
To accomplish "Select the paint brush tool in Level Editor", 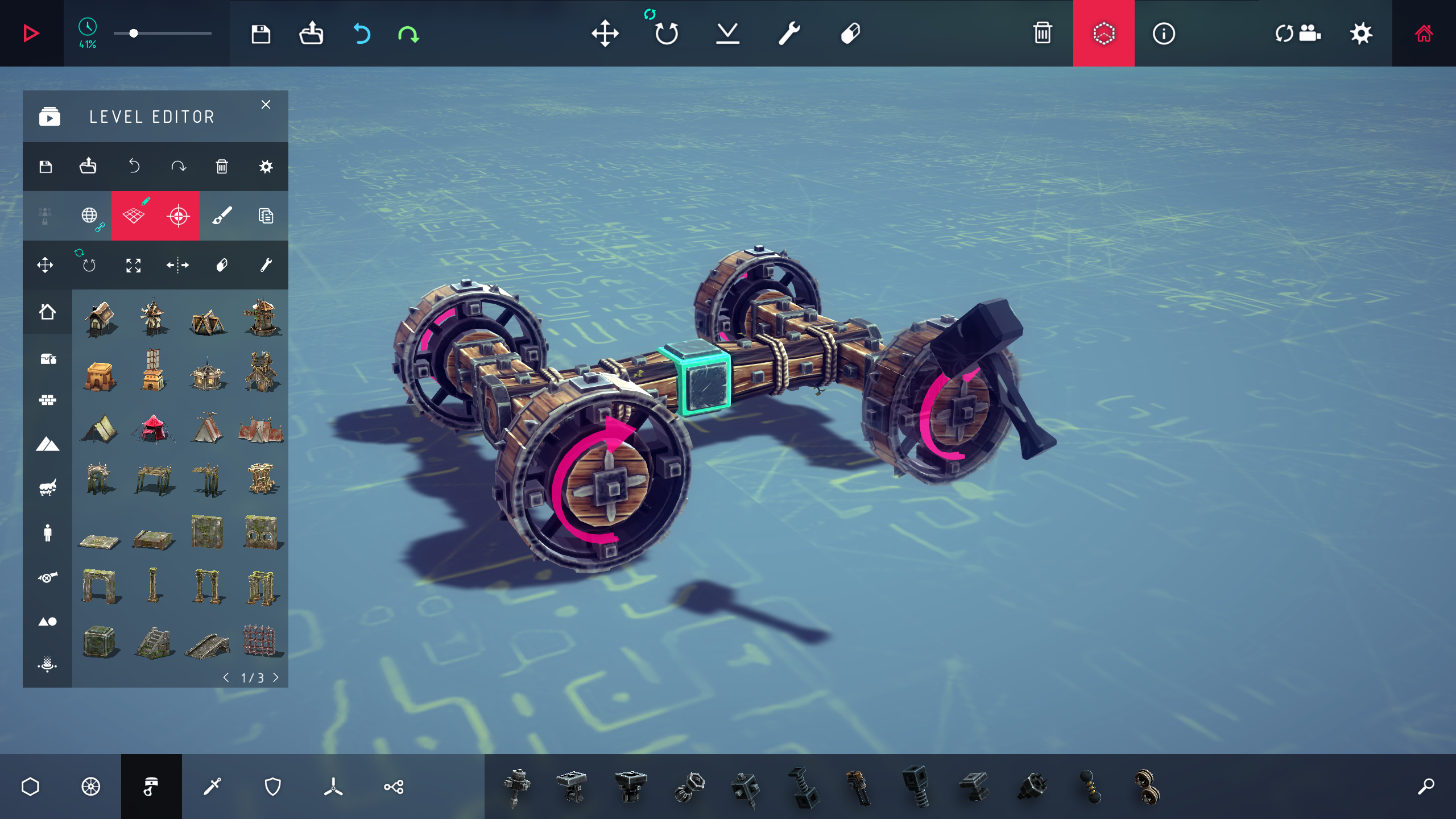I will point(222,216).
